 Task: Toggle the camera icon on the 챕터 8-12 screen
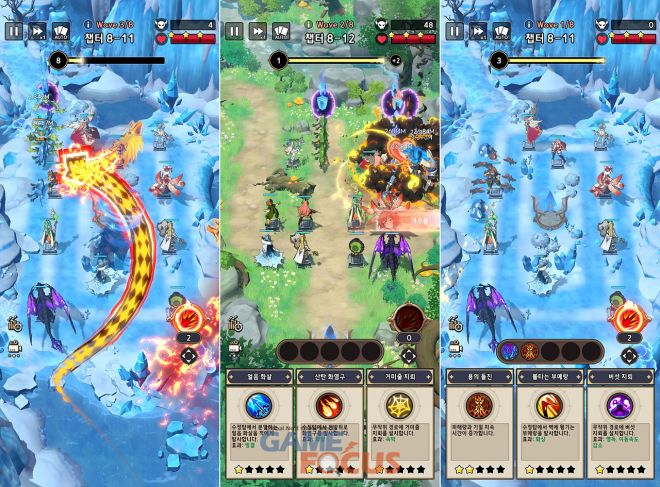pos(236,347)
